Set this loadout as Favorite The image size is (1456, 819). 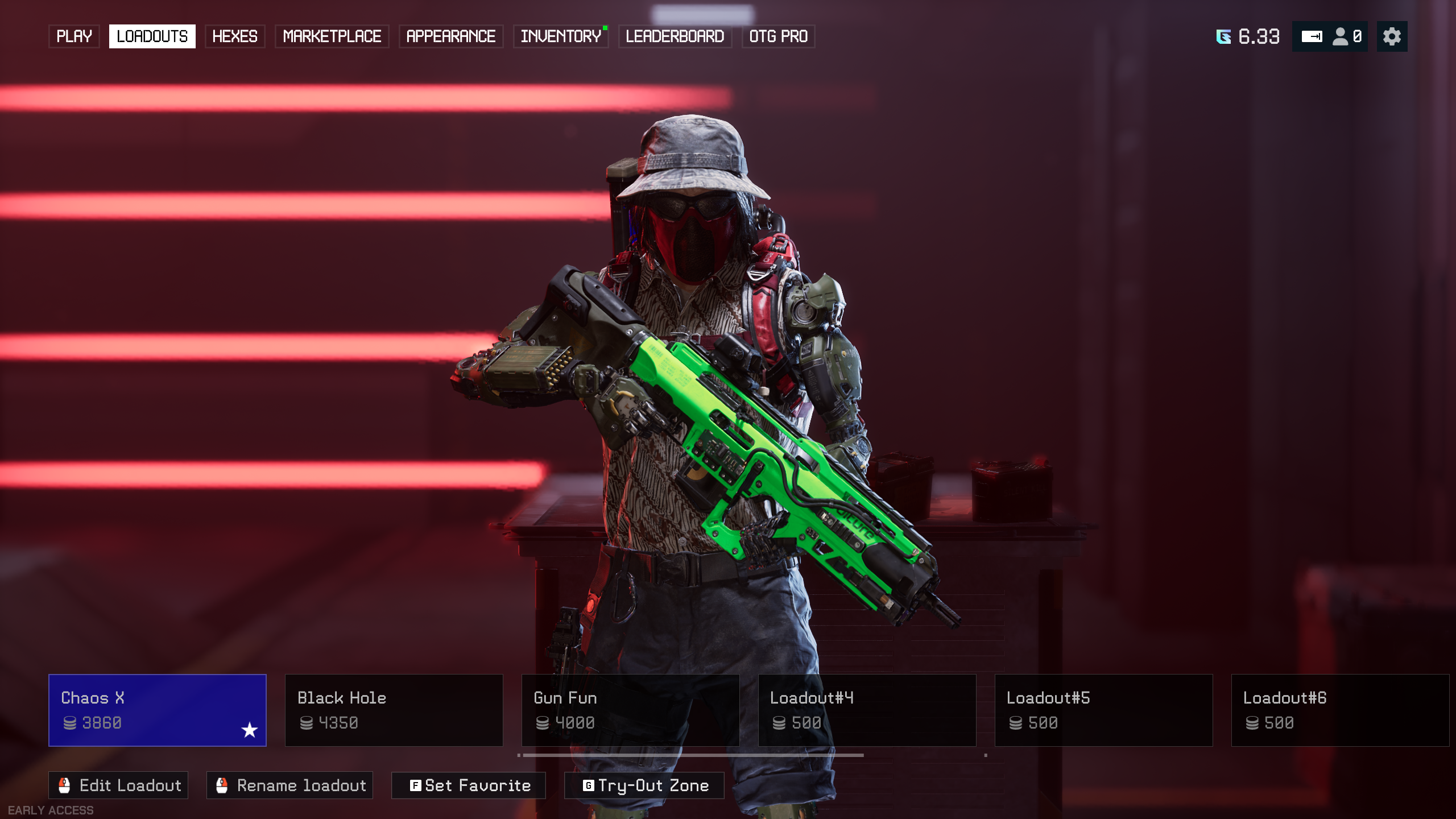pyautogui.click(x=469, y=785)
